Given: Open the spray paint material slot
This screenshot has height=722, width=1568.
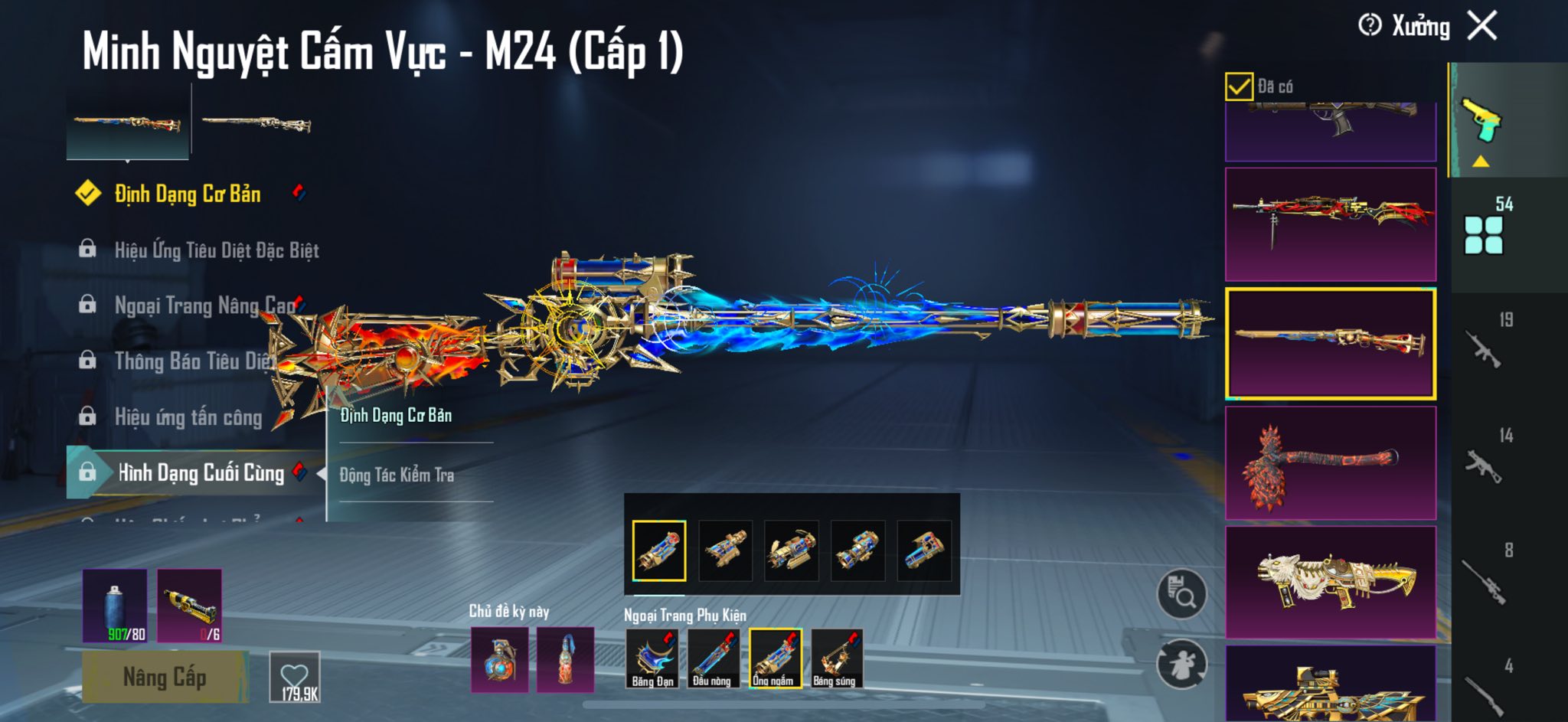Looking at the screenshot, I should click(x=115, y=606).
